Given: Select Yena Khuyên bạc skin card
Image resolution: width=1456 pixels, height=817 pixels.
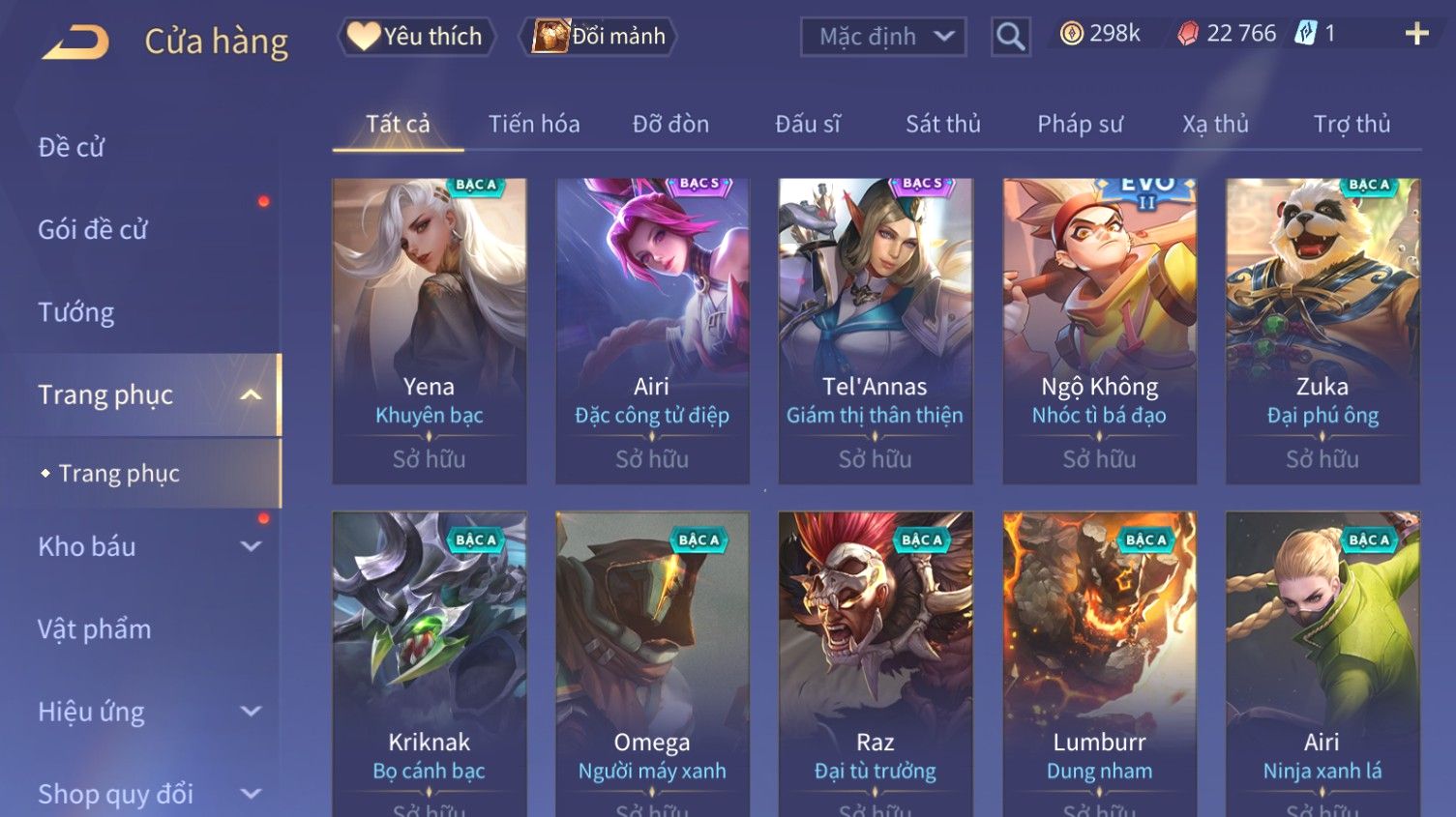Looking at the screenshot, I should tap(430, 329).
